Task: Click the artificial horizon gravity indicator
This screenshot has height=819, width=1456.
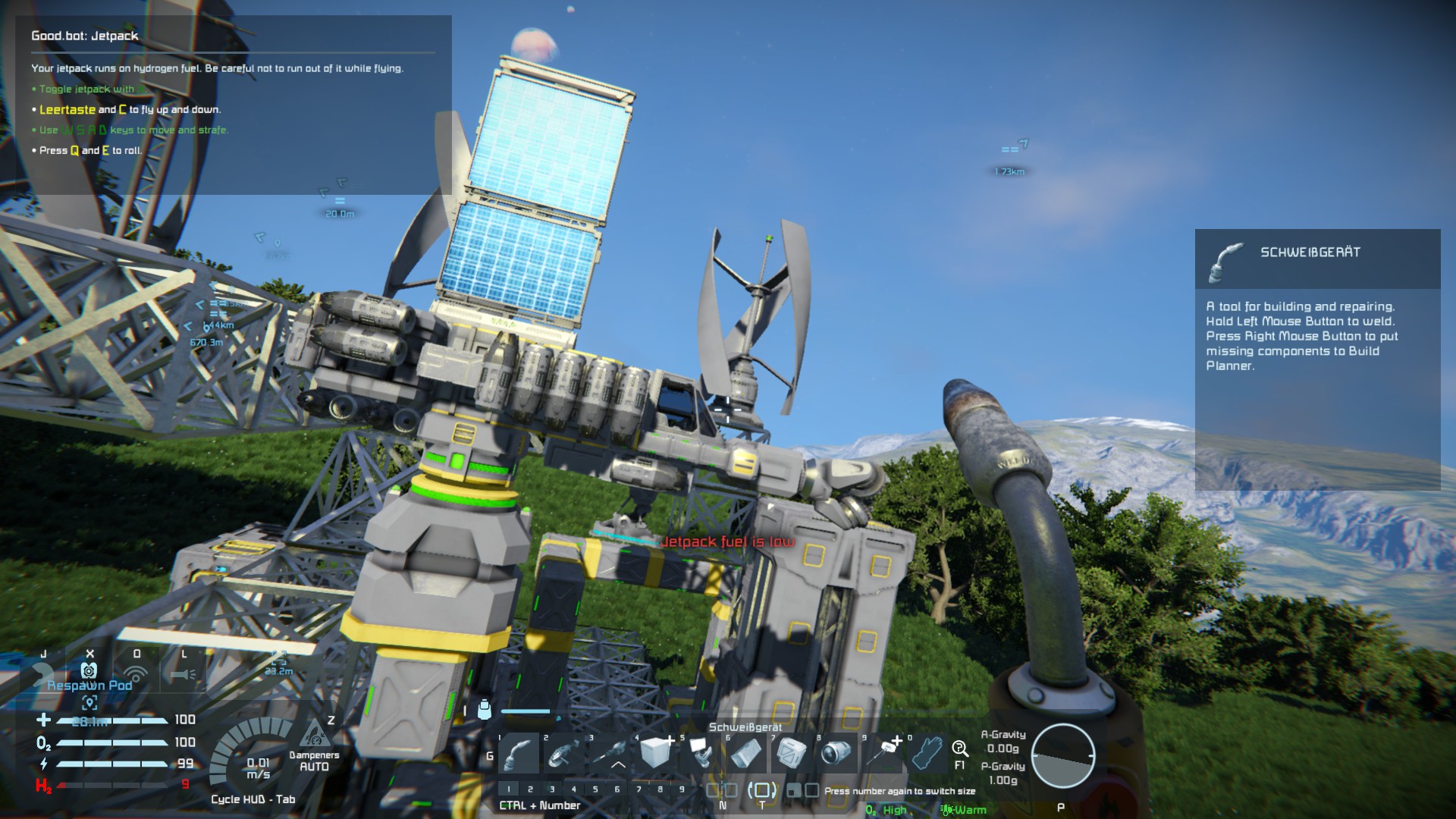Action: click(1062, 756)
